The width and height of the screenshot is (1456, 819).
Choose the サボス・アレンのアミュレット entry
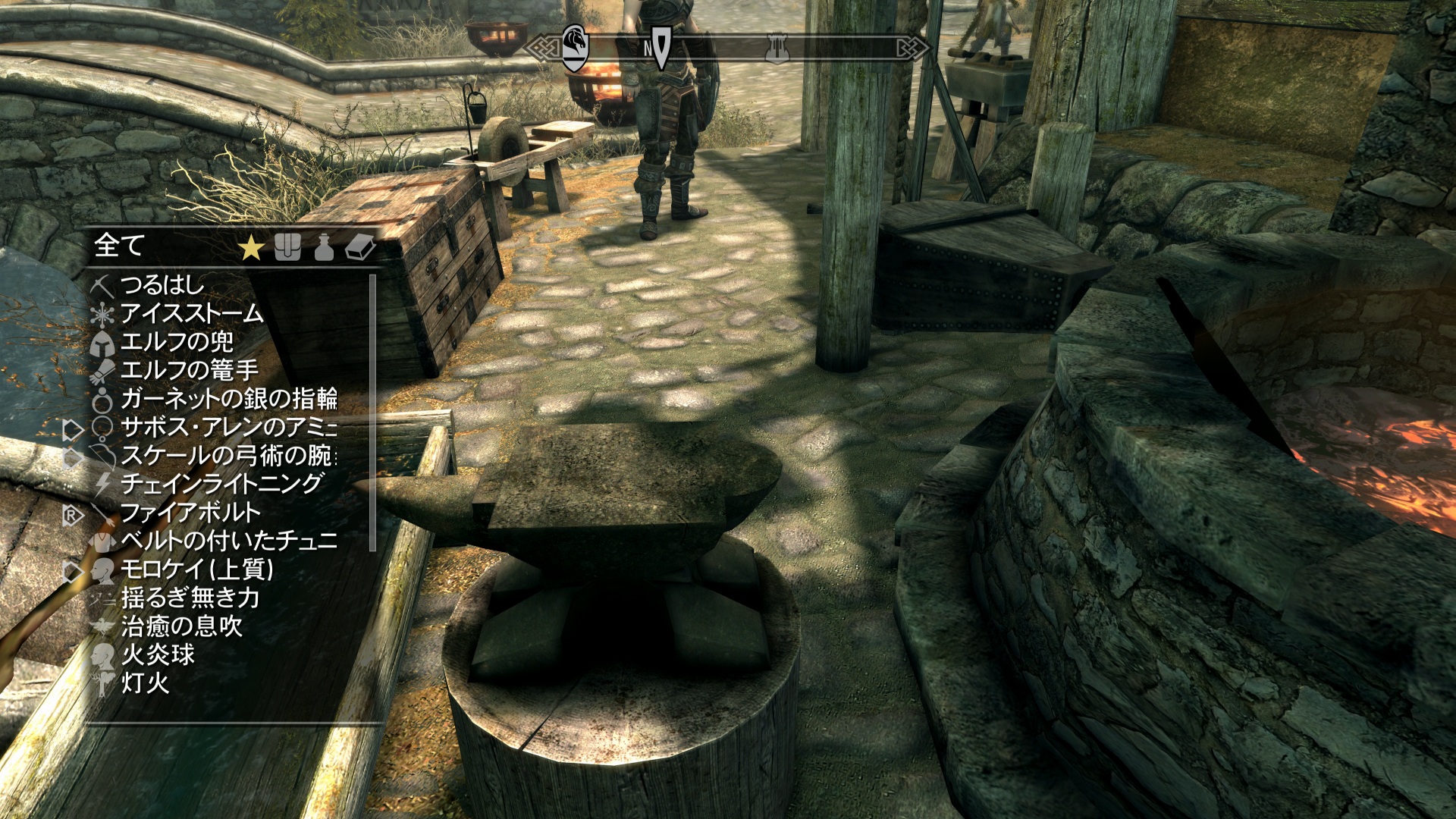tap(228, 427)
